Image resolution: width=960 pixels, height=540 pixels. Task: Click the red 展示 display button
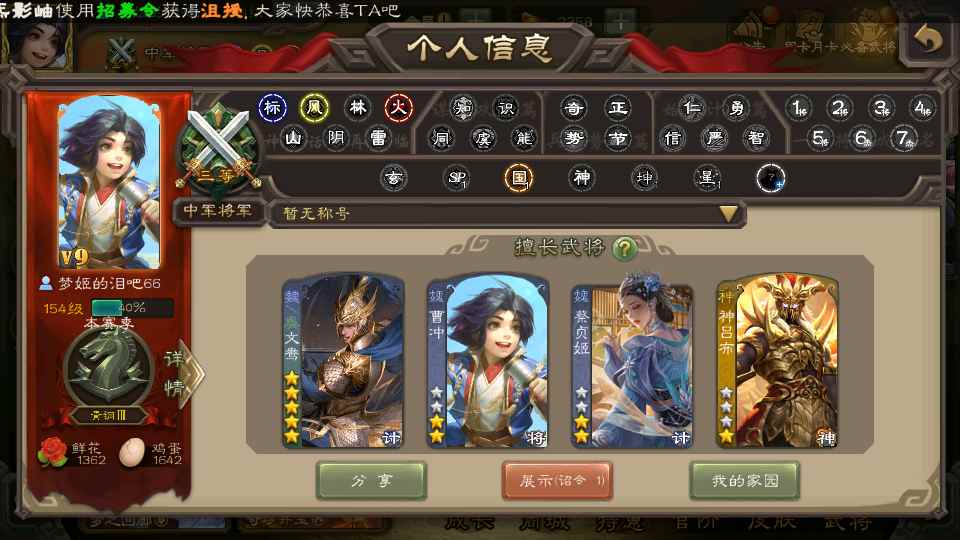coord(557,481)
